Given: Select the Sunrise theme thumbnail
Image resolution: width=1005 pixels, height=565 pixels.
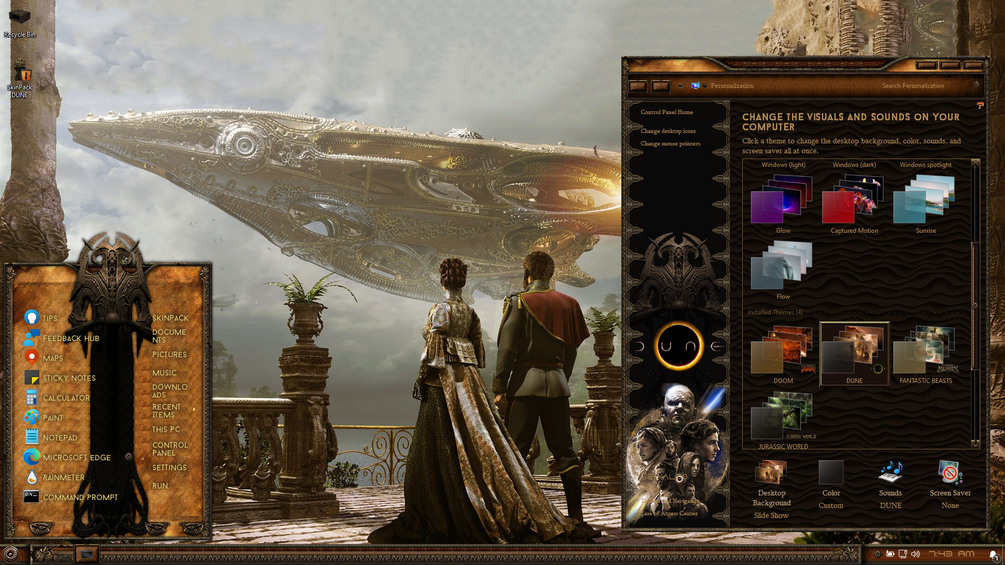Looking at the screenshot, I should pos(925,200).
